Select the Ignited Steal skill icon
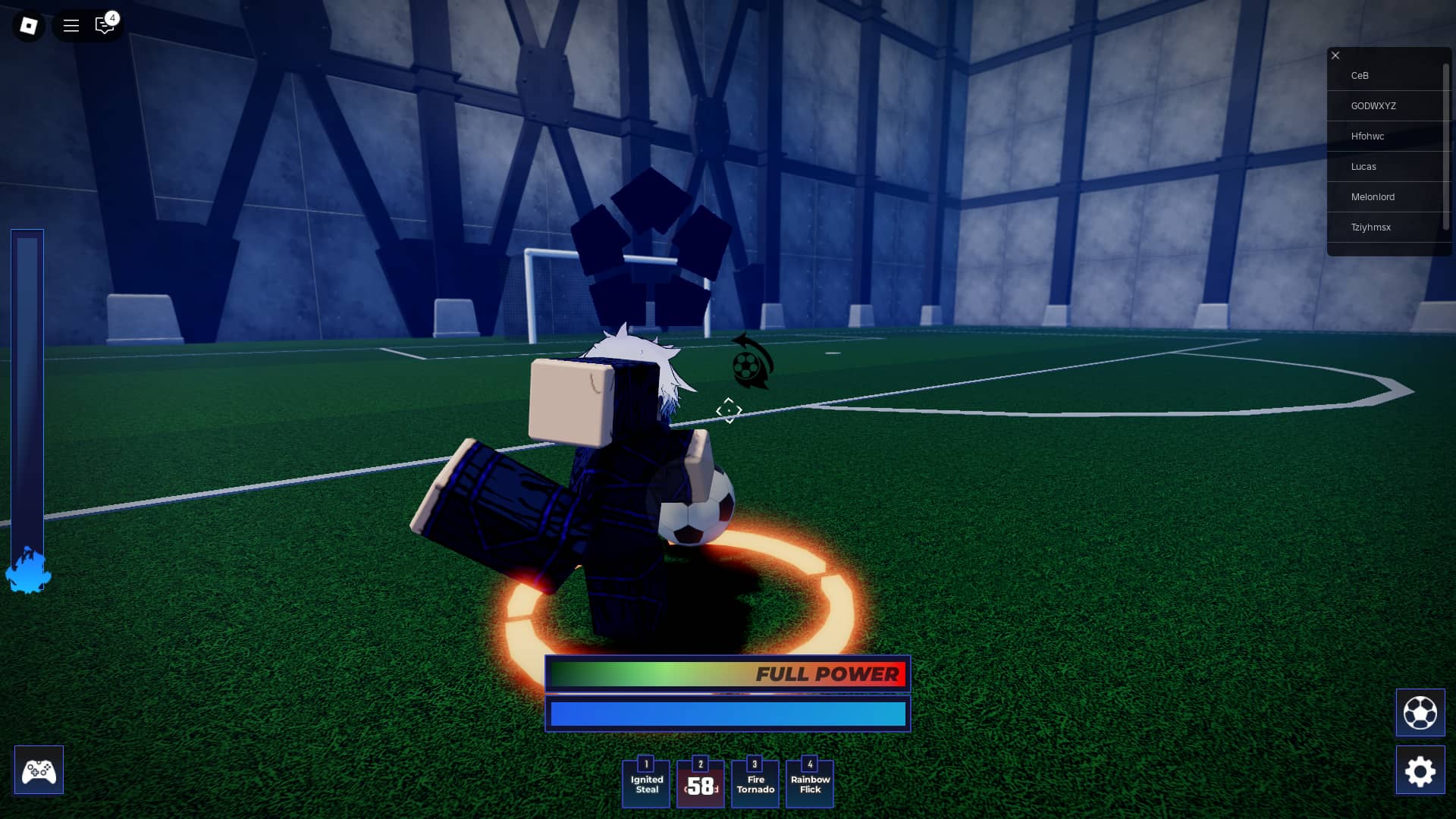The width and height of the screenshot is (1456, 819). [646, 783]
